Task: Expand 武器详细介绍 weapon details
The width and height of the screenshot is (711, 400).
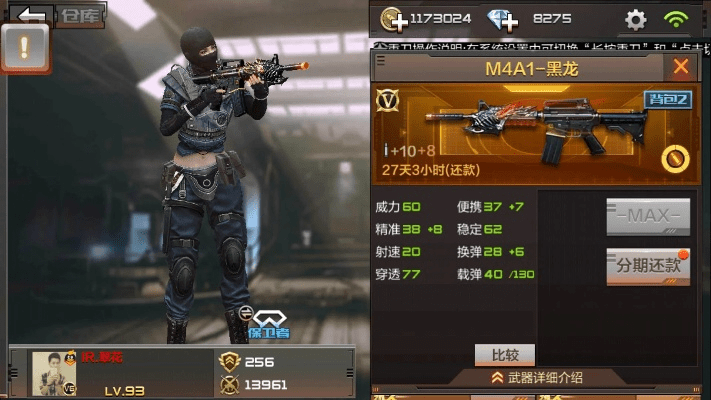Action: pyautogui.click(x=535, y=378)
